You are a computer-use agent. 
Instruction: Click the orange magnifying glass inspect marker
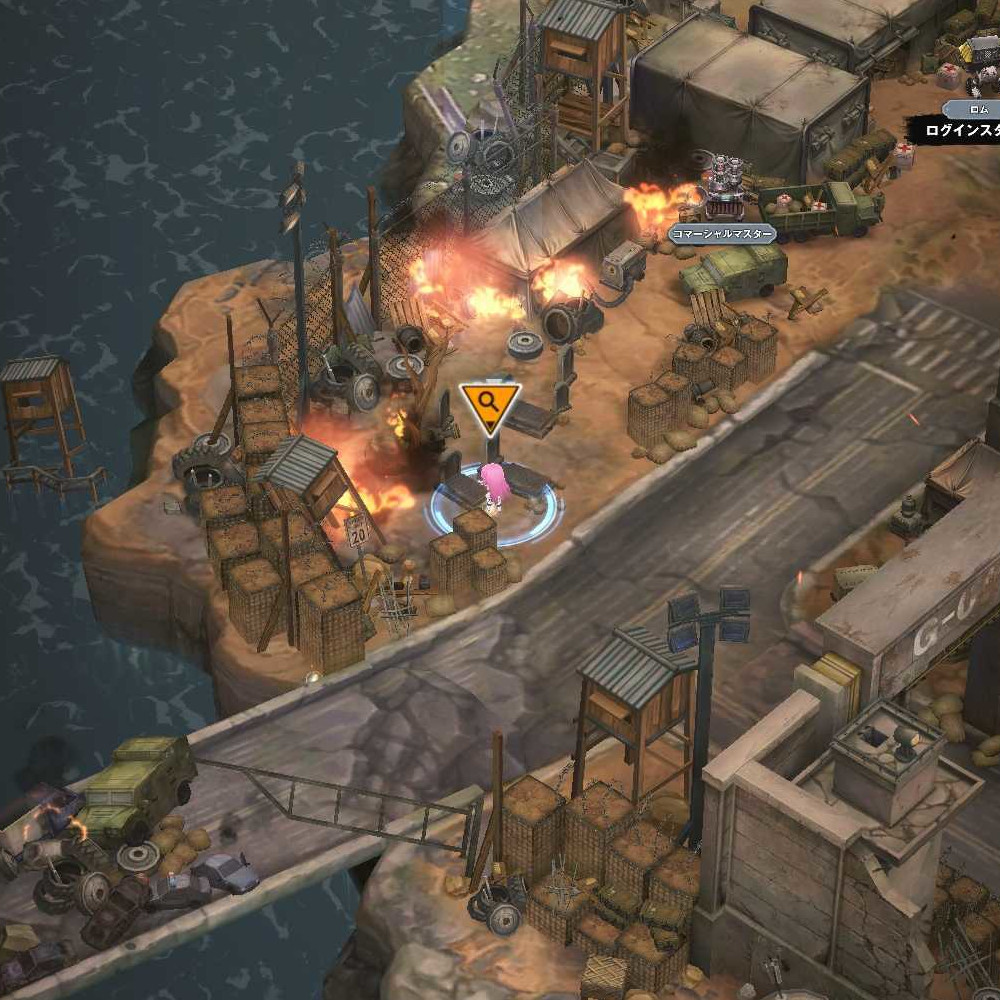tap(489, 403)
